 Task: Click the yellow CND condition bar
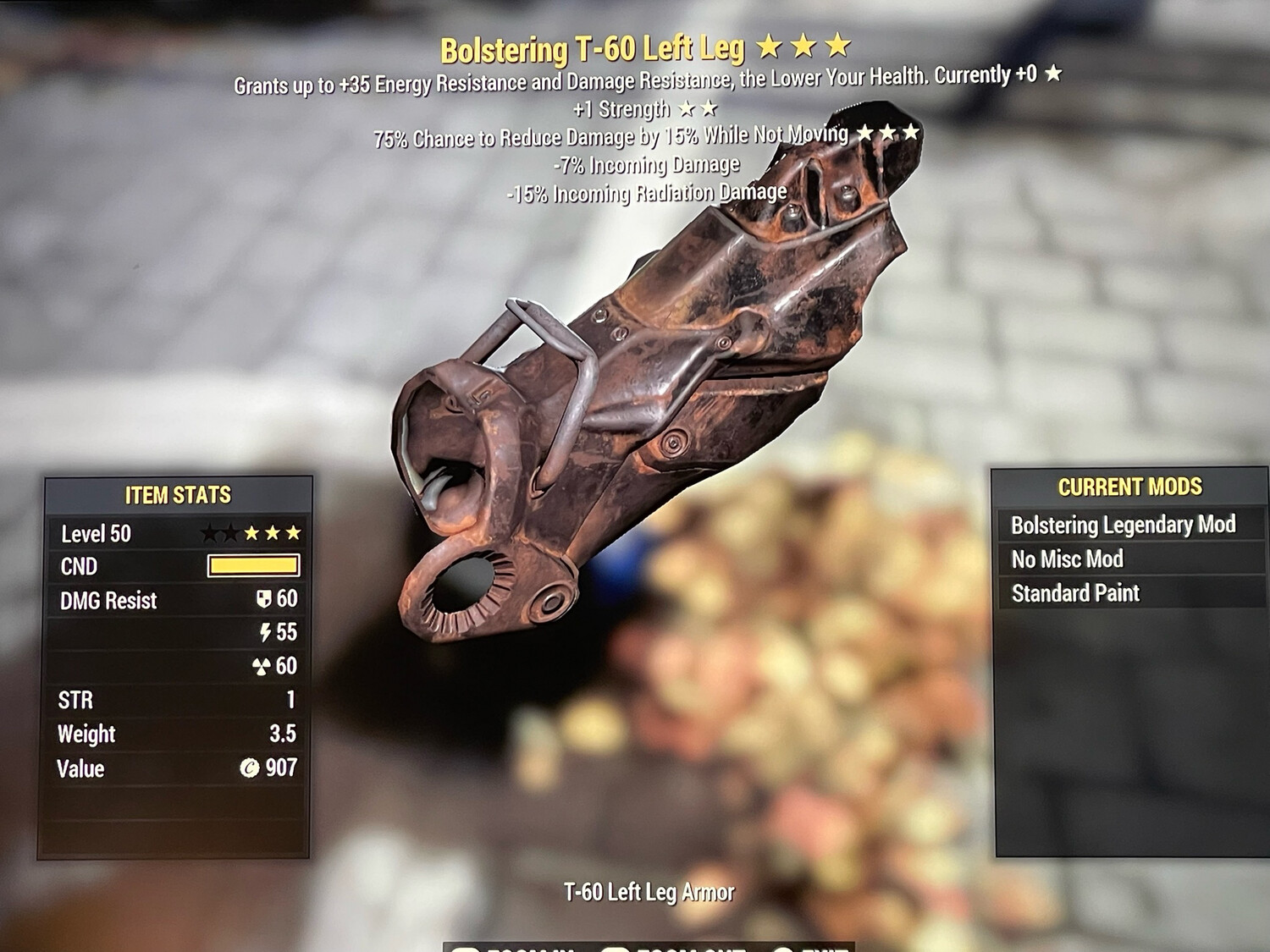click(253, 565)
